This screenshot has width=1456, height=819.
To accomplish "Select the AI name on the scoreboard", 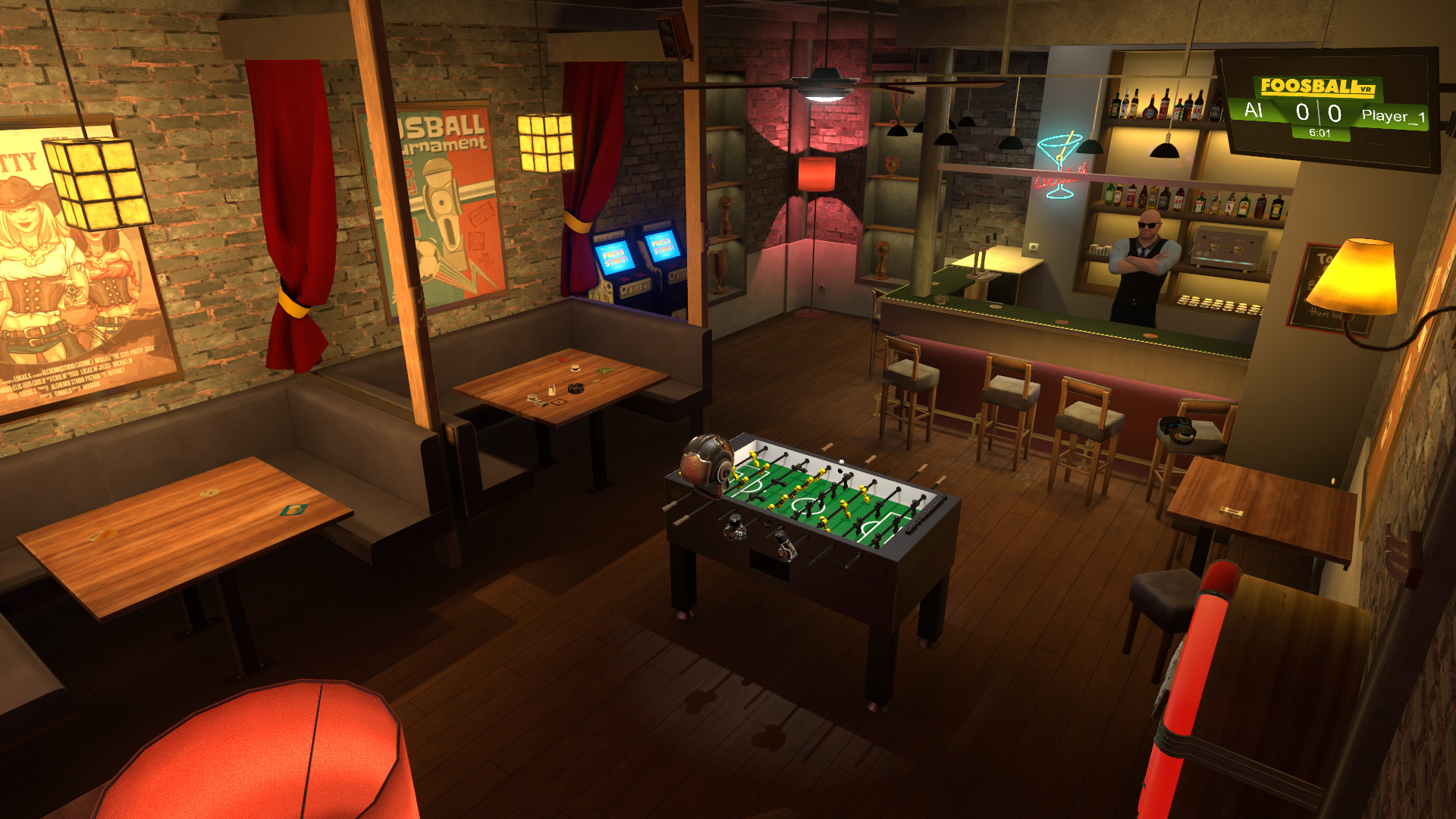I will [x=1254, y=111].
